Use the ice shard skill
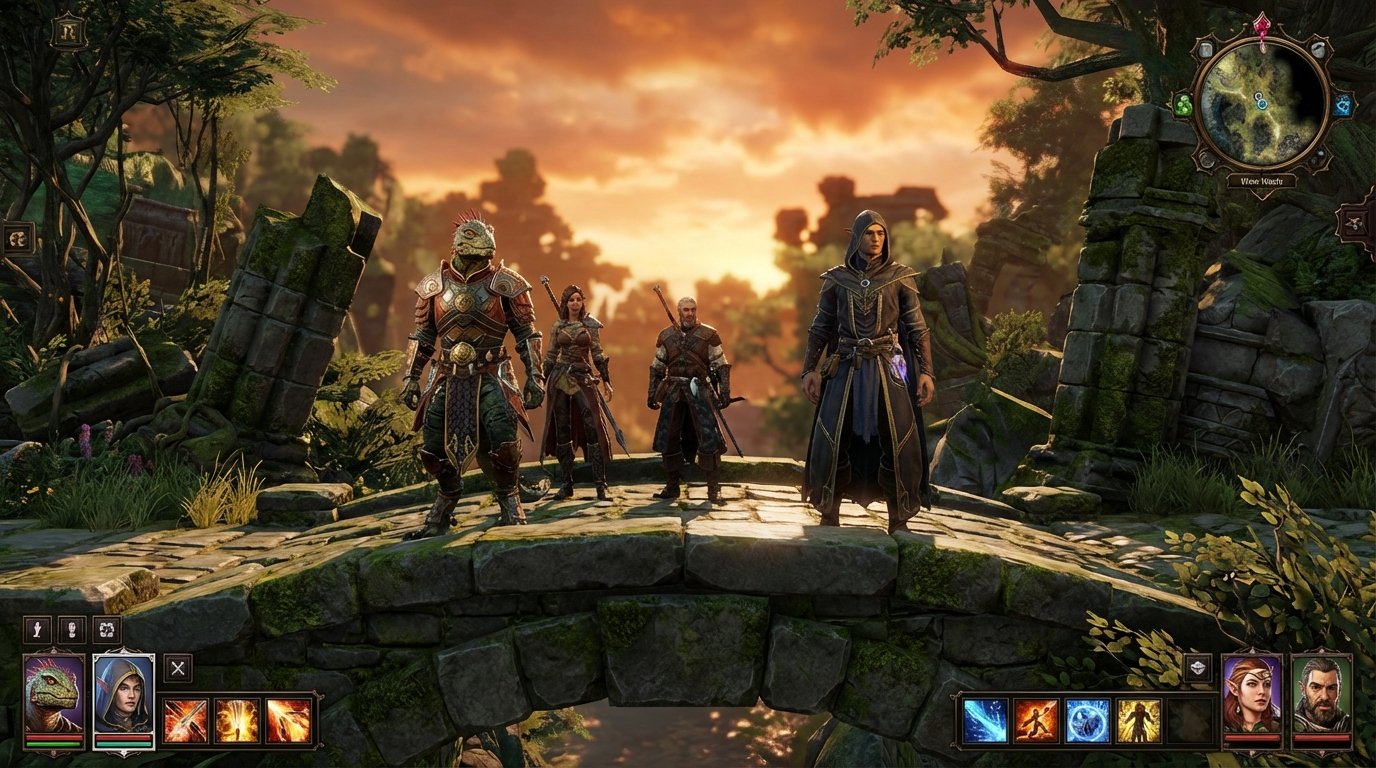This screenshot has height=768, width=1376. (x=983, y=720)
